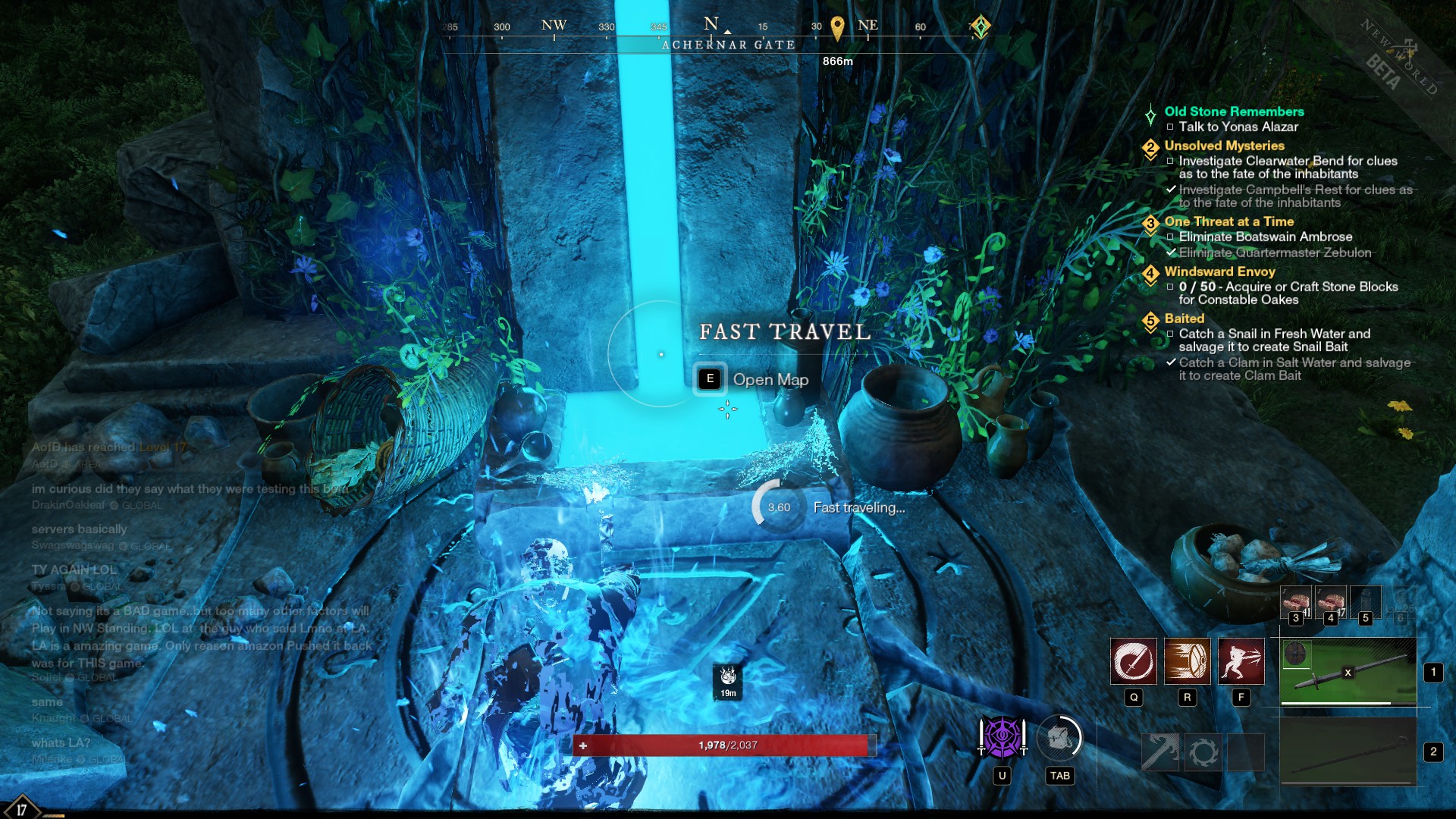Trigger the Leaping Strike ability icon
This screenshot has height=819, width=1456.
(x=1241, y=661)
